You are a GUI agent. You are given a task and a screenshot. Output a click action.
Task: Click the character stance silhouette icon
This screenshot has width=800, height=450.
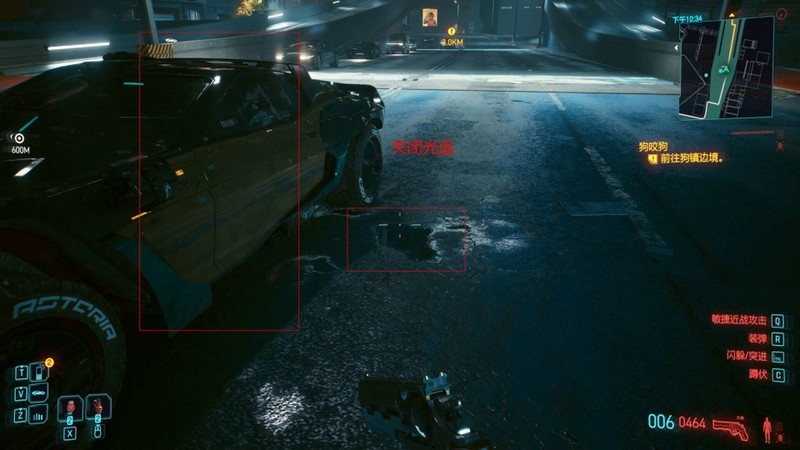(768, 428)
